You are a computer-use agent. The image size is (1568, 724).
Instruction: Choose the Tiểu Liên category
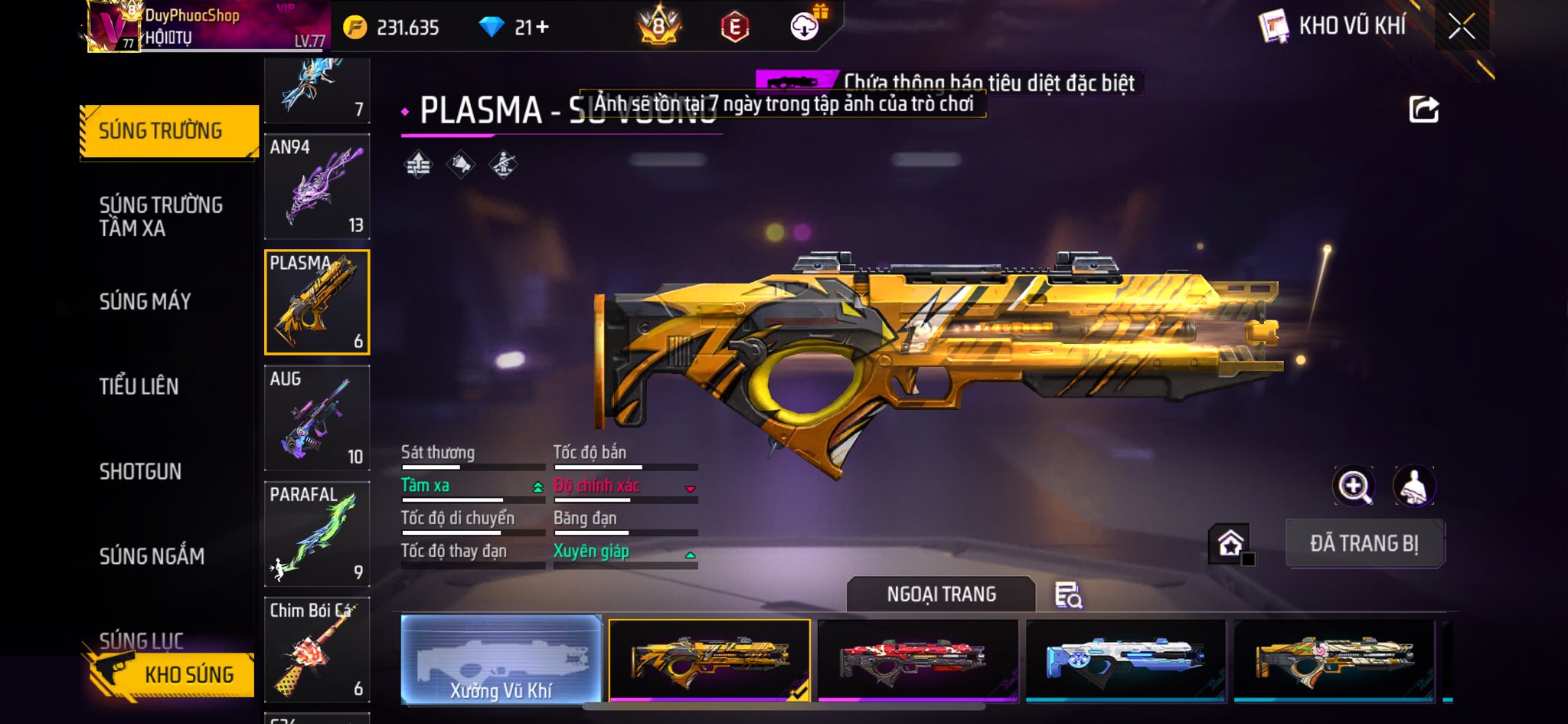coord(139,386)
